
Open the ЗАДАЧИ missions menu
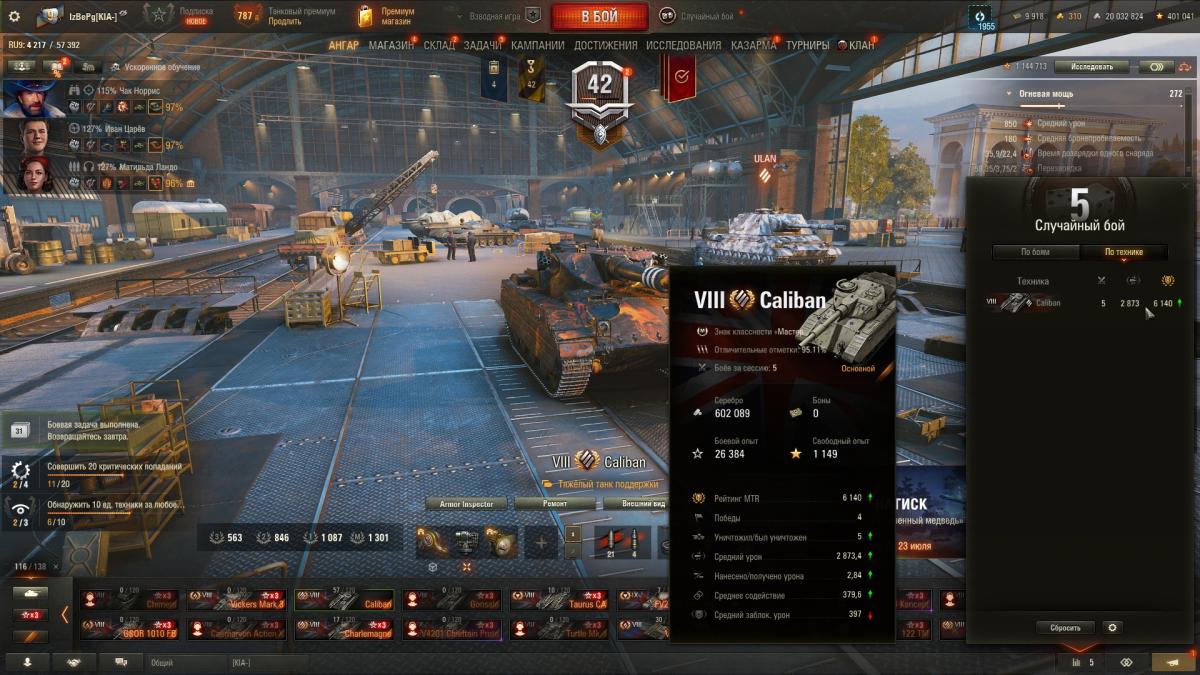tap(483, 45)
